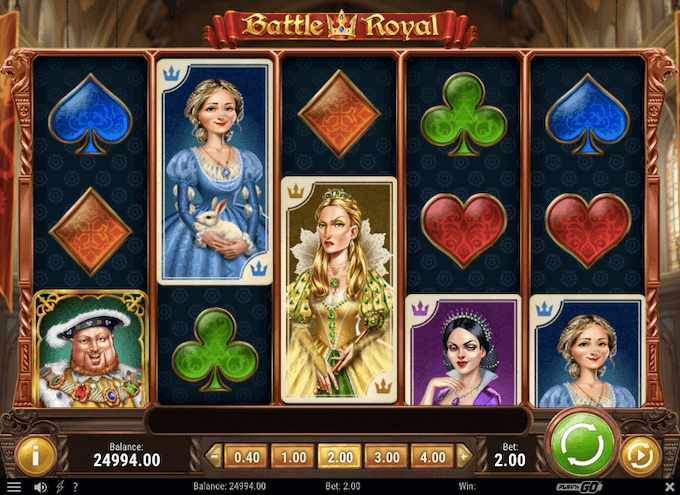The height and width of the screenshot is (495, 680).
Task: Open the autoplay options
Action: 636,456
